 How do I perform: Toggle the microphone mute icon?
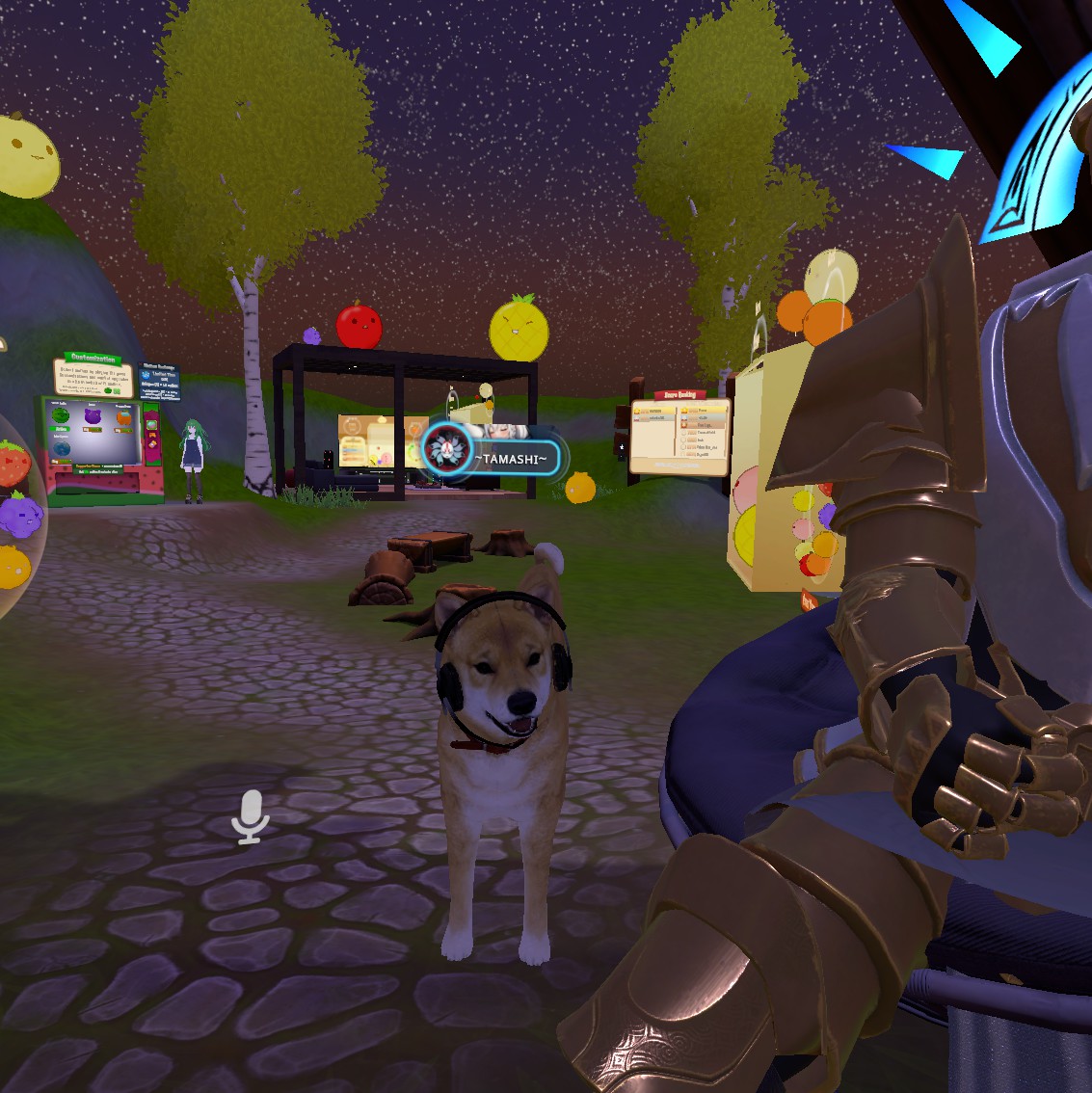(251, 816)
